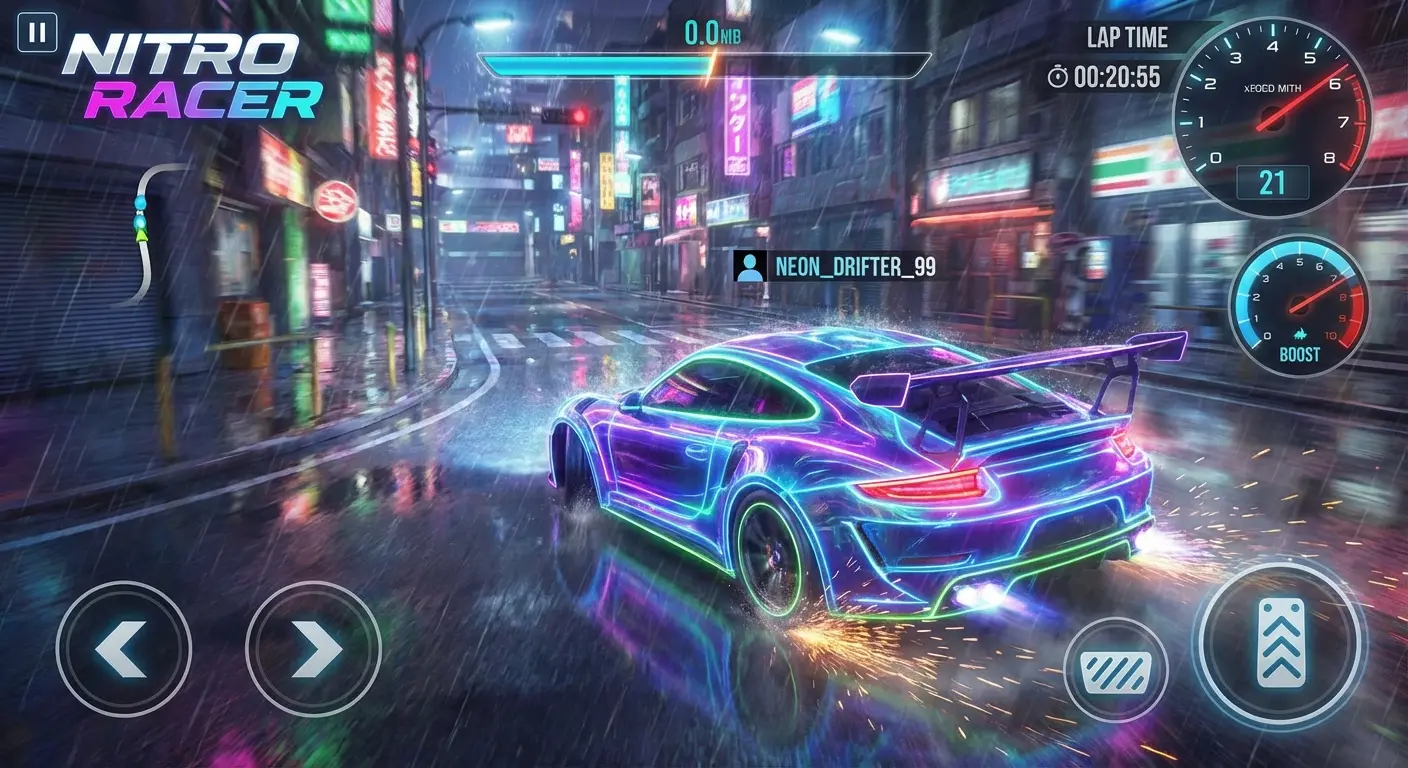Activate the Boost gauge

(1298, 305)
